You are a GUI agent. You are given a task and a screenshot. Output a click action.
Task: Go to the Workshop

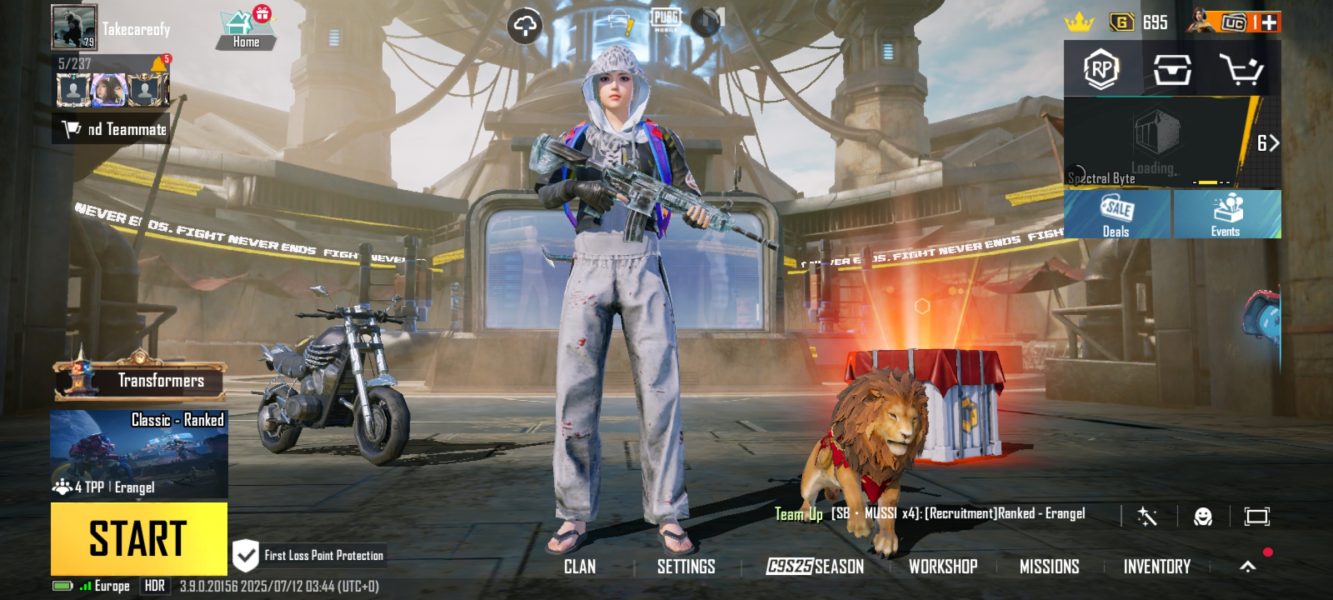tap(942, 566)
